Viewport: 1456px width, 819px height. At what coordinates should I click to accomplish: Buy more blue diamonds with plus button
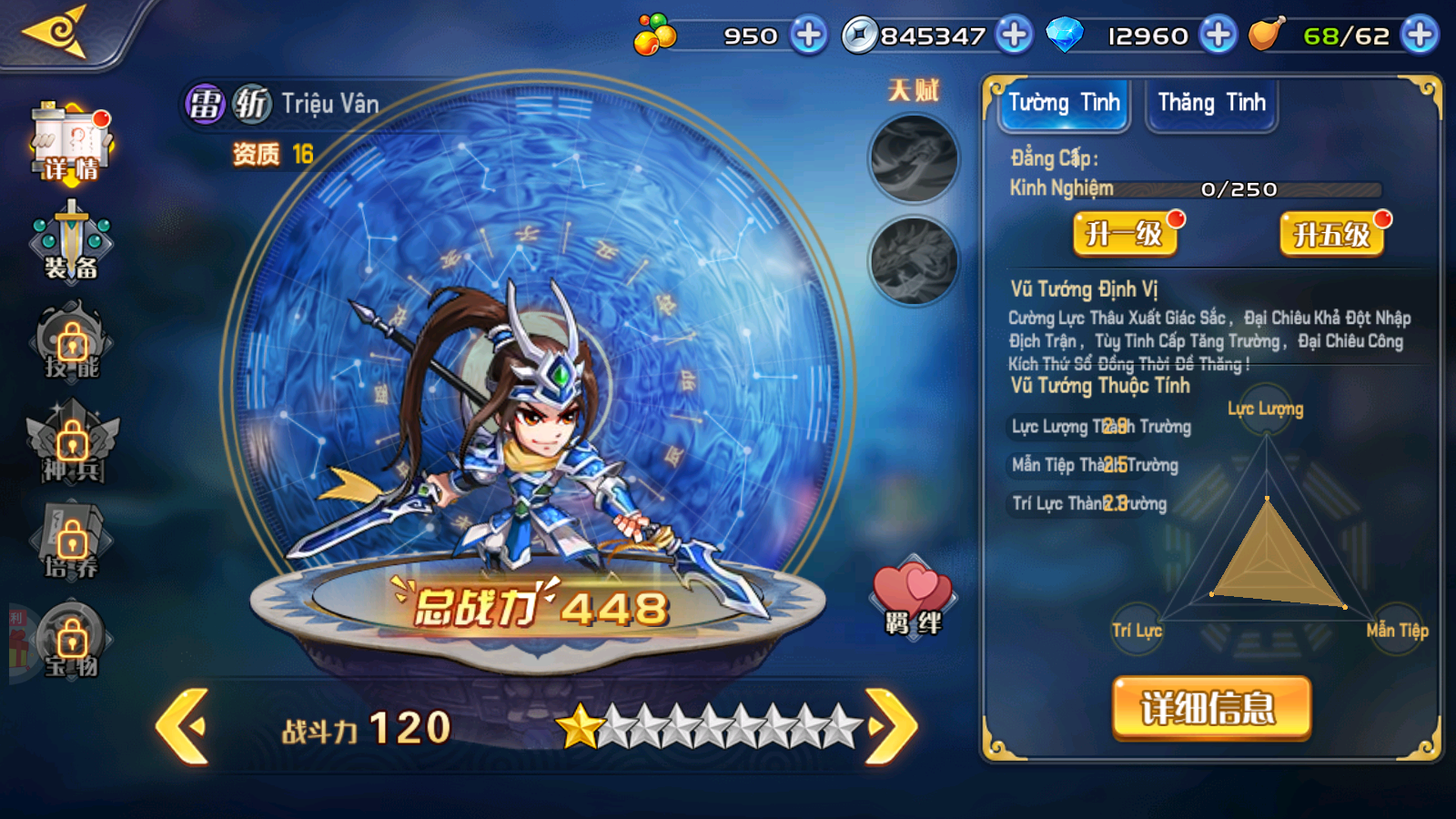1218,35
